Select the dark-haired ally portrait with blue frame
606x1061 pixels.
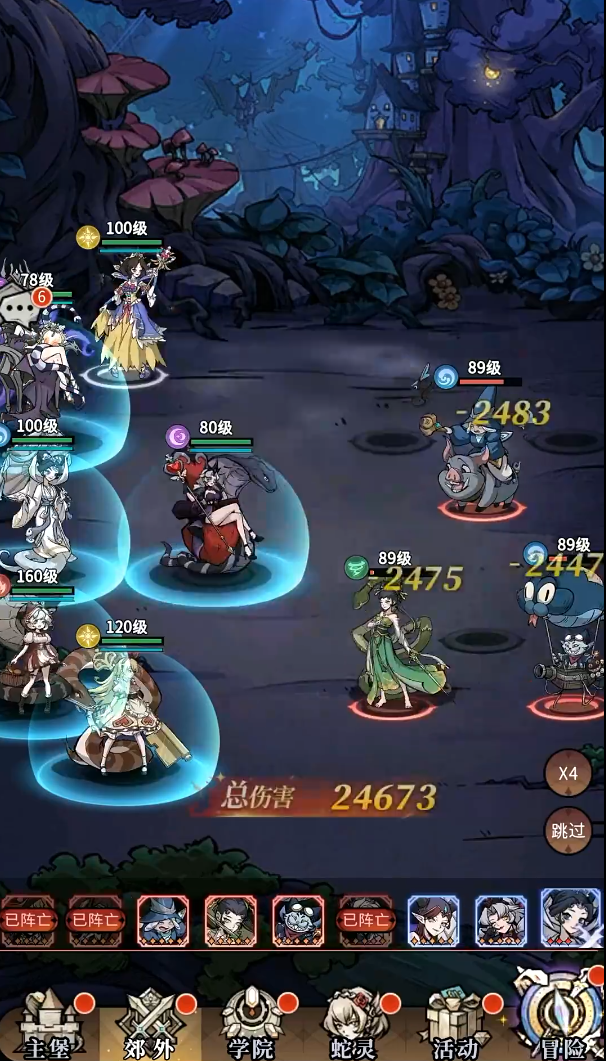tap(571, 918)
